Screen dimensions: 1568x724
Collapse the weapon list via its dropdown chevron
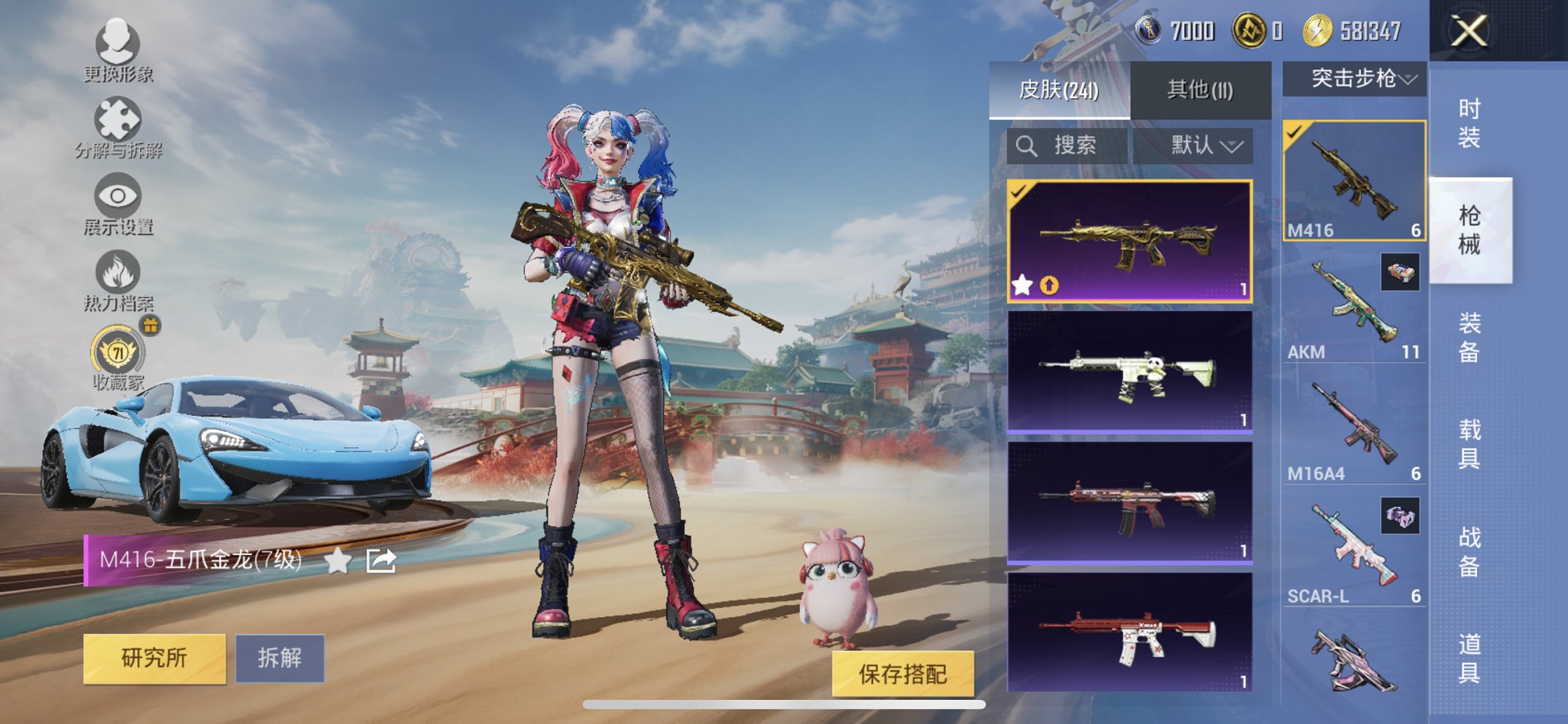(1411, 80)
